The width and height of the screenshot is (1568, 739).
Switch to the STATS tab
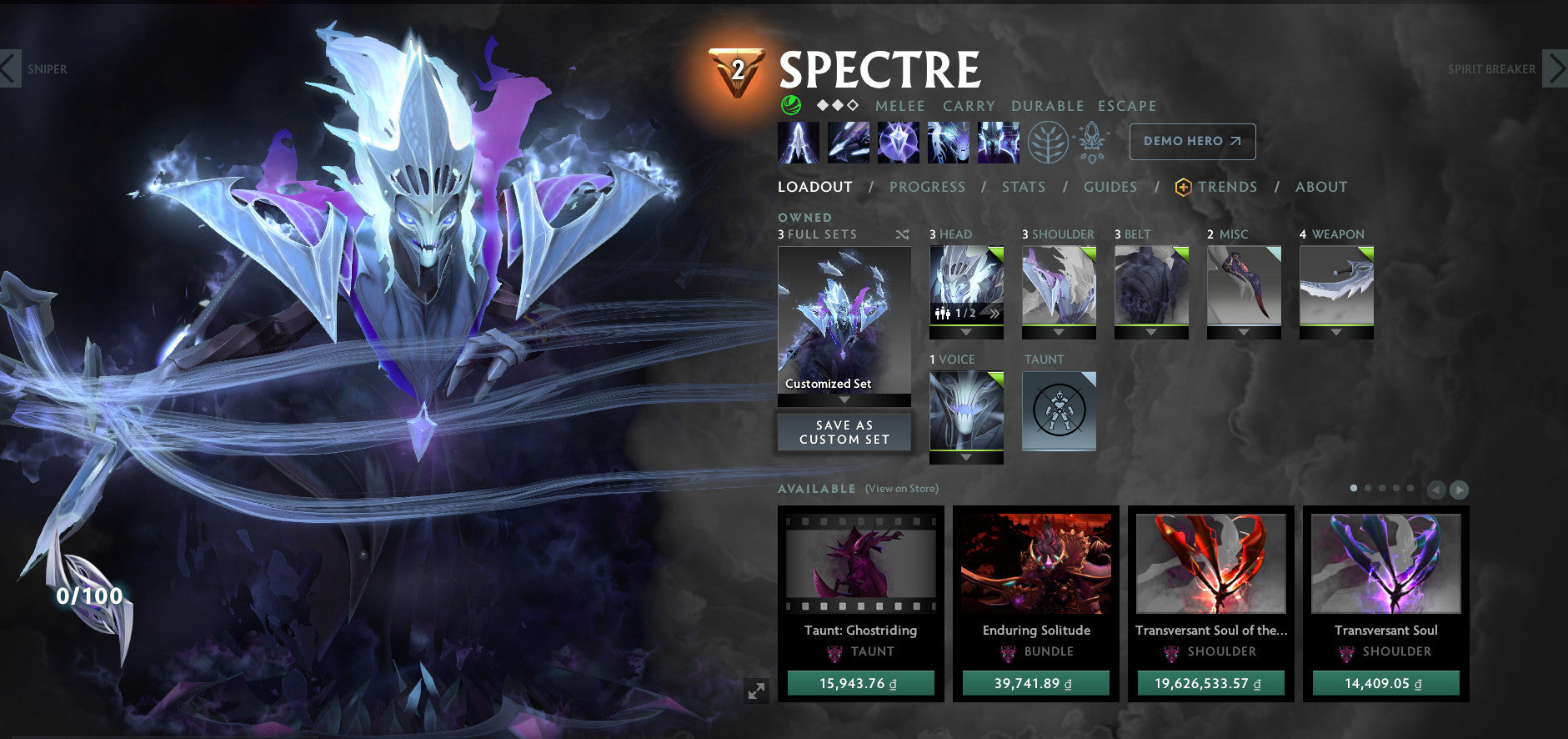[x=1024, y=187]
